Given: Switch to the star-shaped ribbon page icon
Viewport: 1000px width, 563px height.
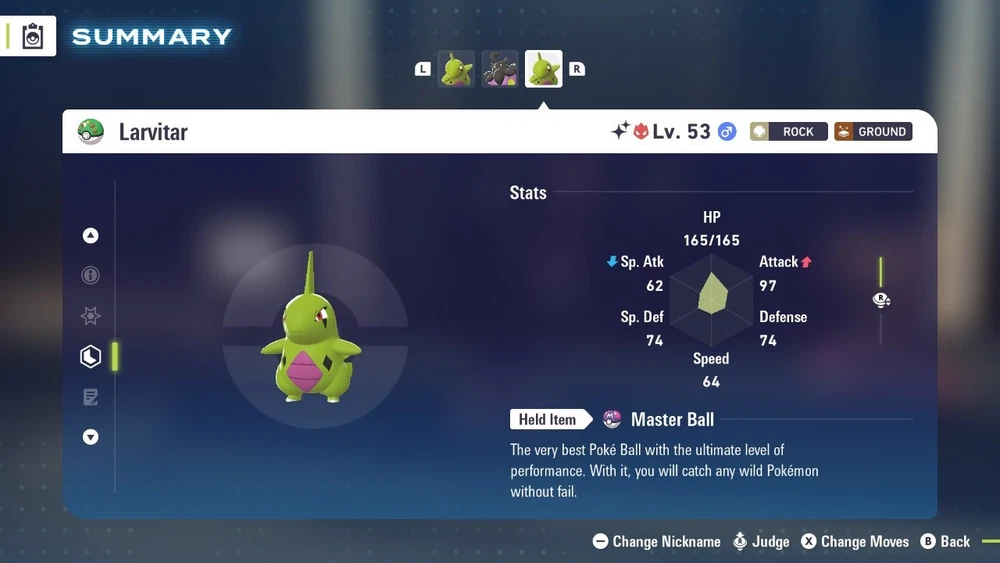Looking at the screenshot, I should (x=91, y=316).
